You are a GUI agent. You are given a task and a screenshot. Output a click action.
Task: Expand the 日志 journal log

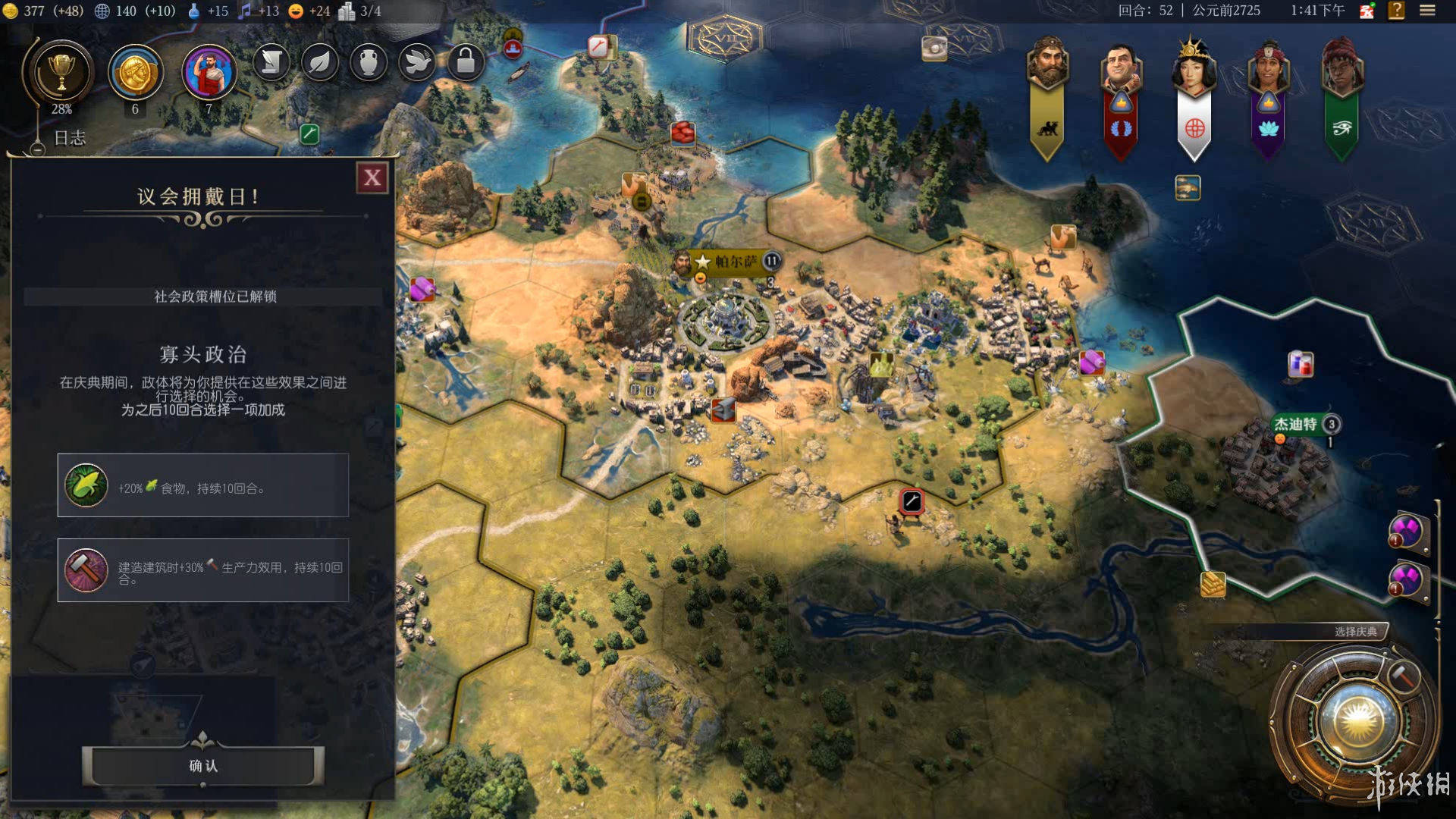click(69, 138)
